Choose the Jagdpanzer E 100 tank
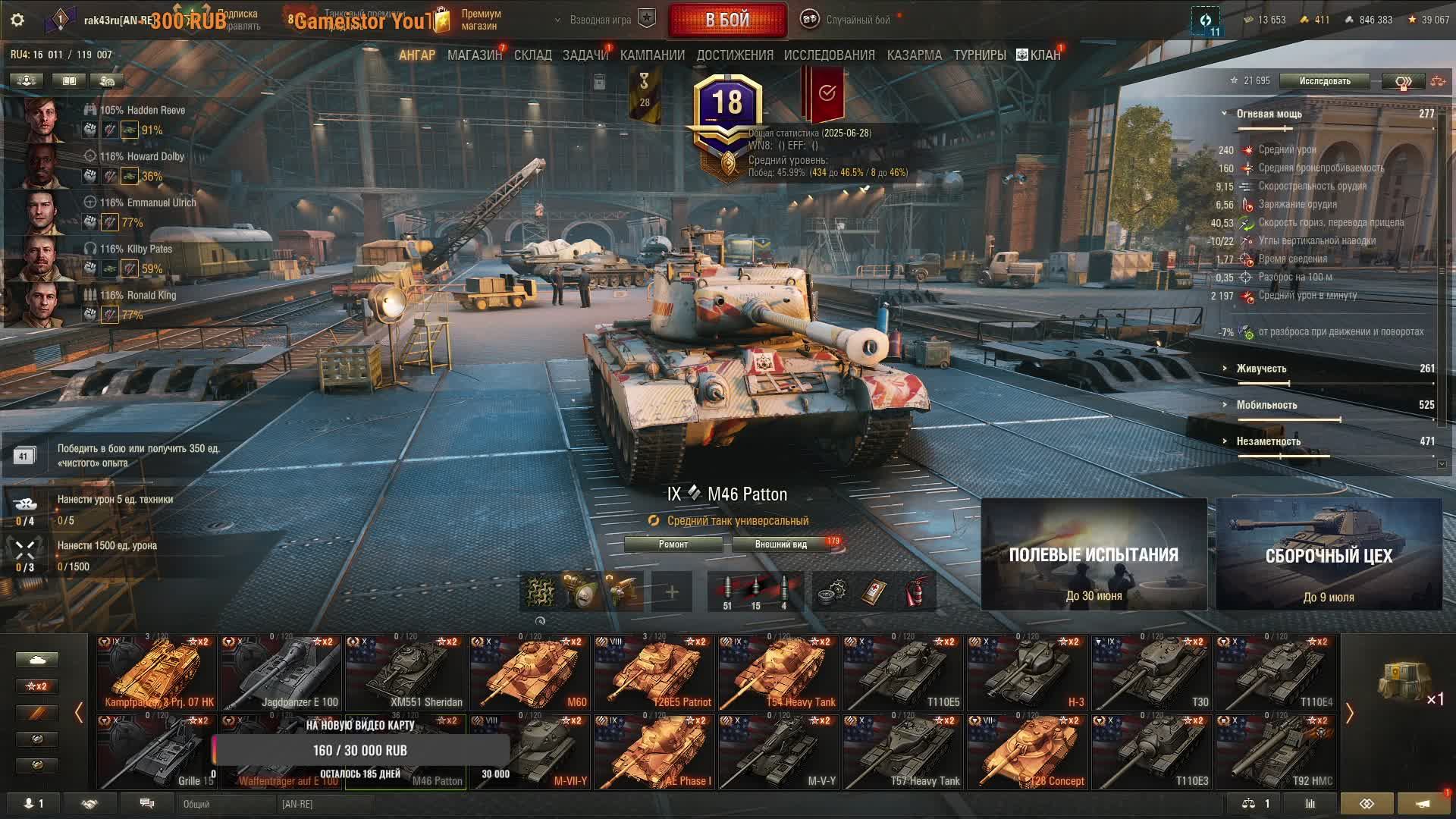 click(x=281, y=673)
